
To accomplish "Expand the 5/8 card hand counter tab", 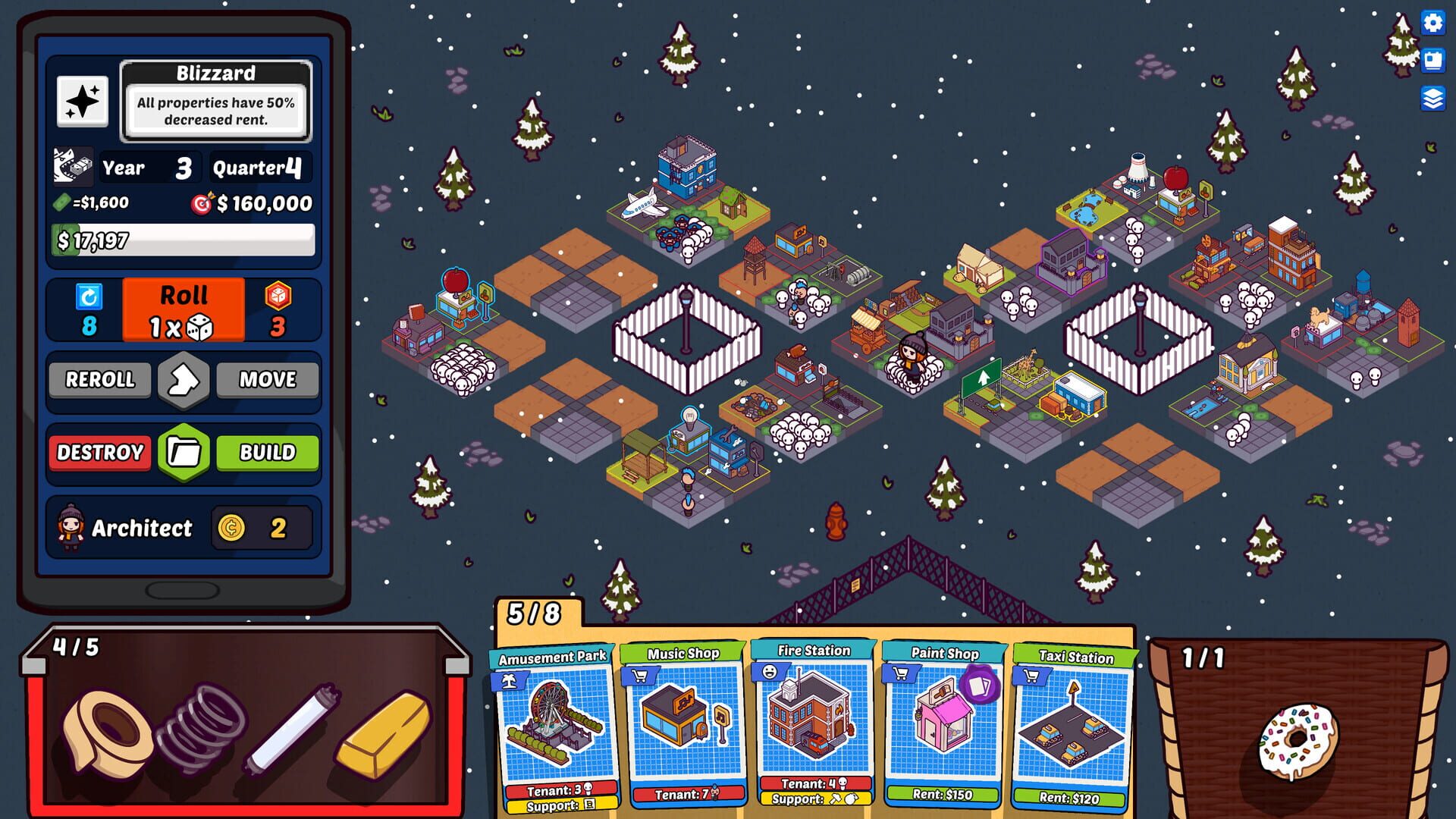I will [x=535, y=614].
